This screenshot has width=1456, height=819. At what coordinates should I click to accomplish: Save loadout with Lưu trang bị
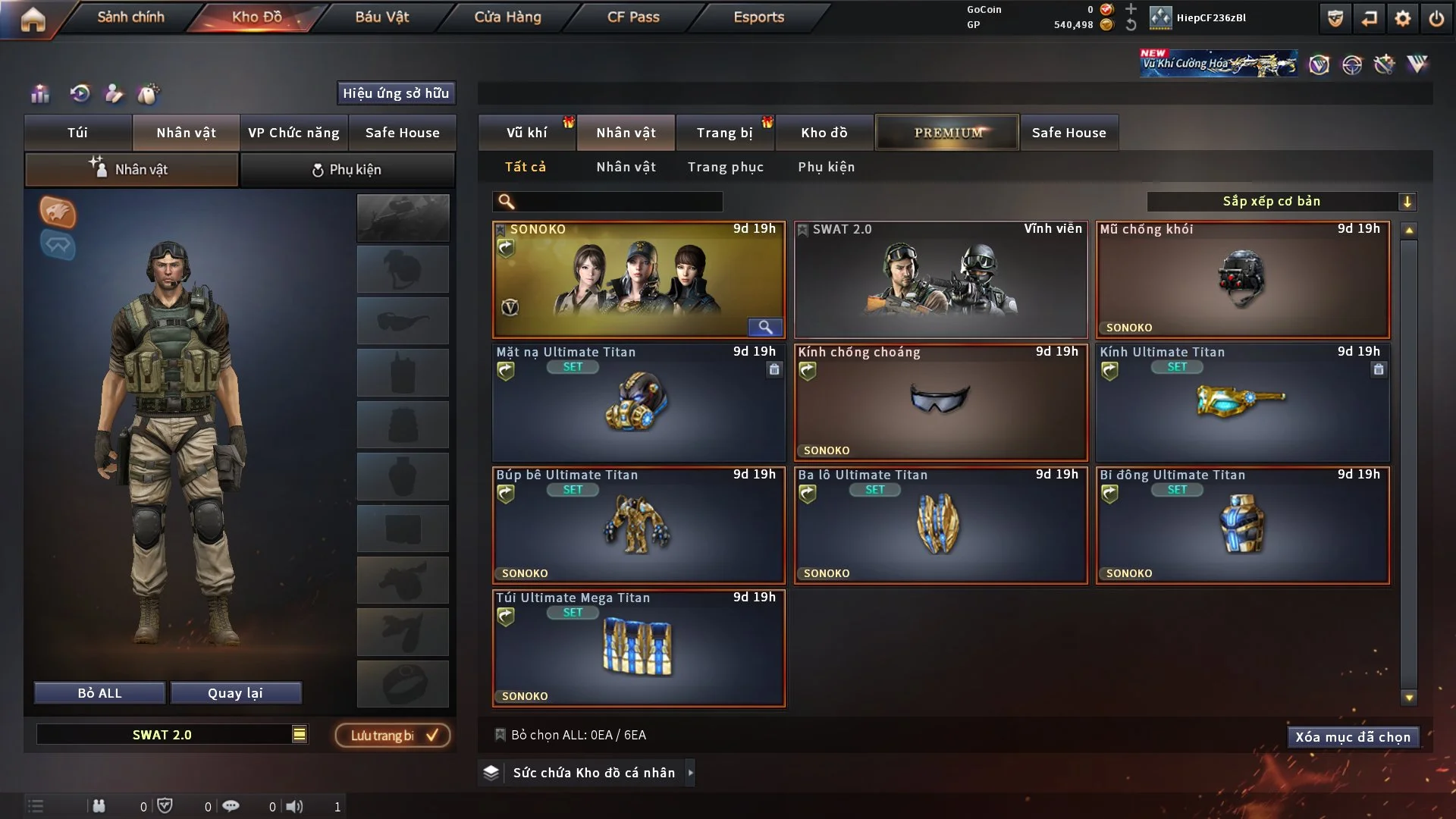click(x=393, y=736)
